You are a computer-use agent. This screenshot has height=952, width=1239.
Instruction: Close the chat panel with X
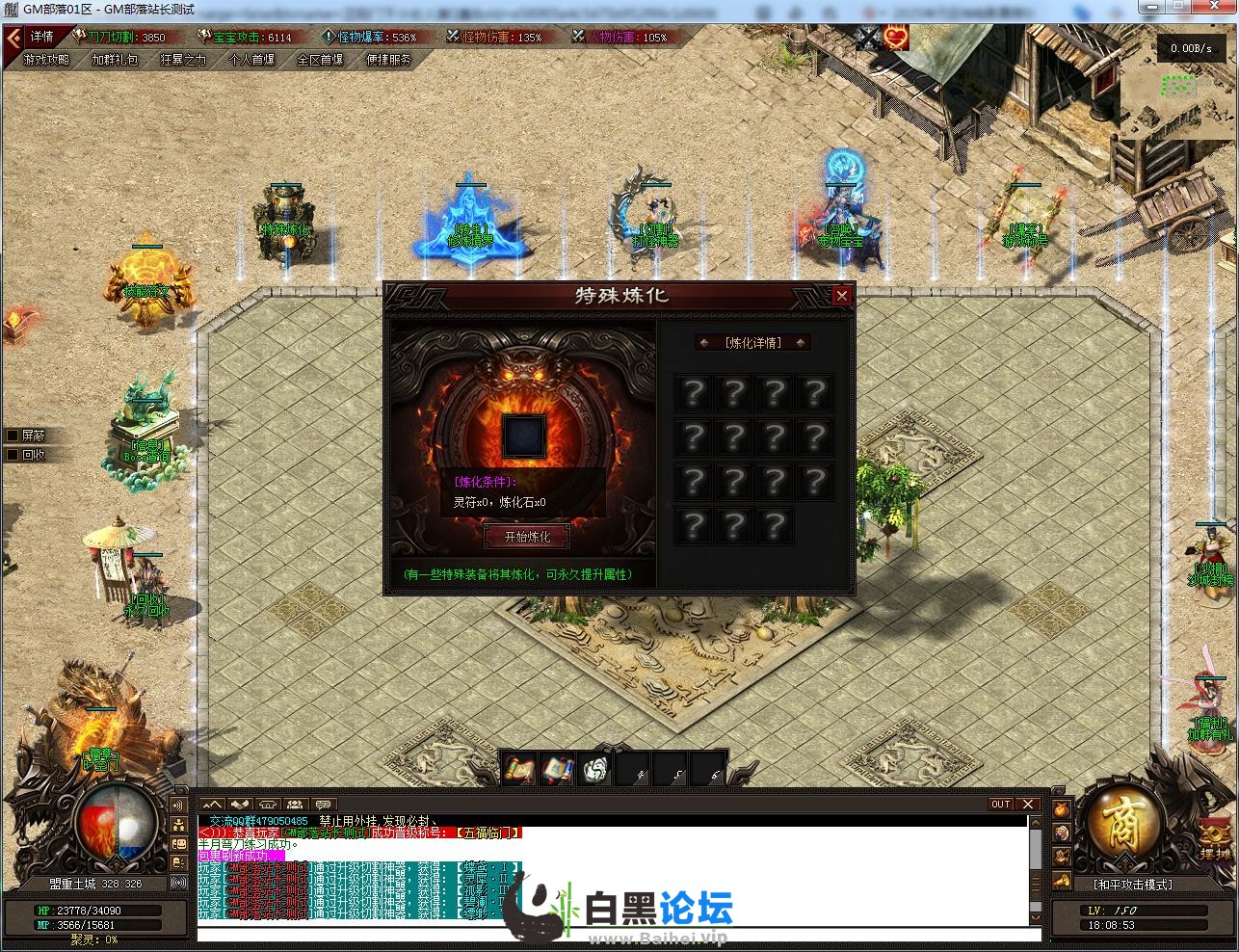point(1027,805)
